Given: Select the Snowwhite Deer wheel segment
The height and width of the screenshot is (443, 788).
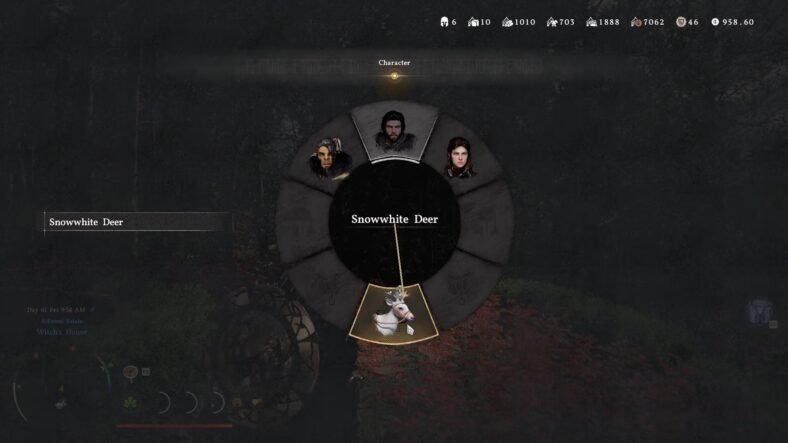Looking at the screenshot, I should tap(394, 311).
